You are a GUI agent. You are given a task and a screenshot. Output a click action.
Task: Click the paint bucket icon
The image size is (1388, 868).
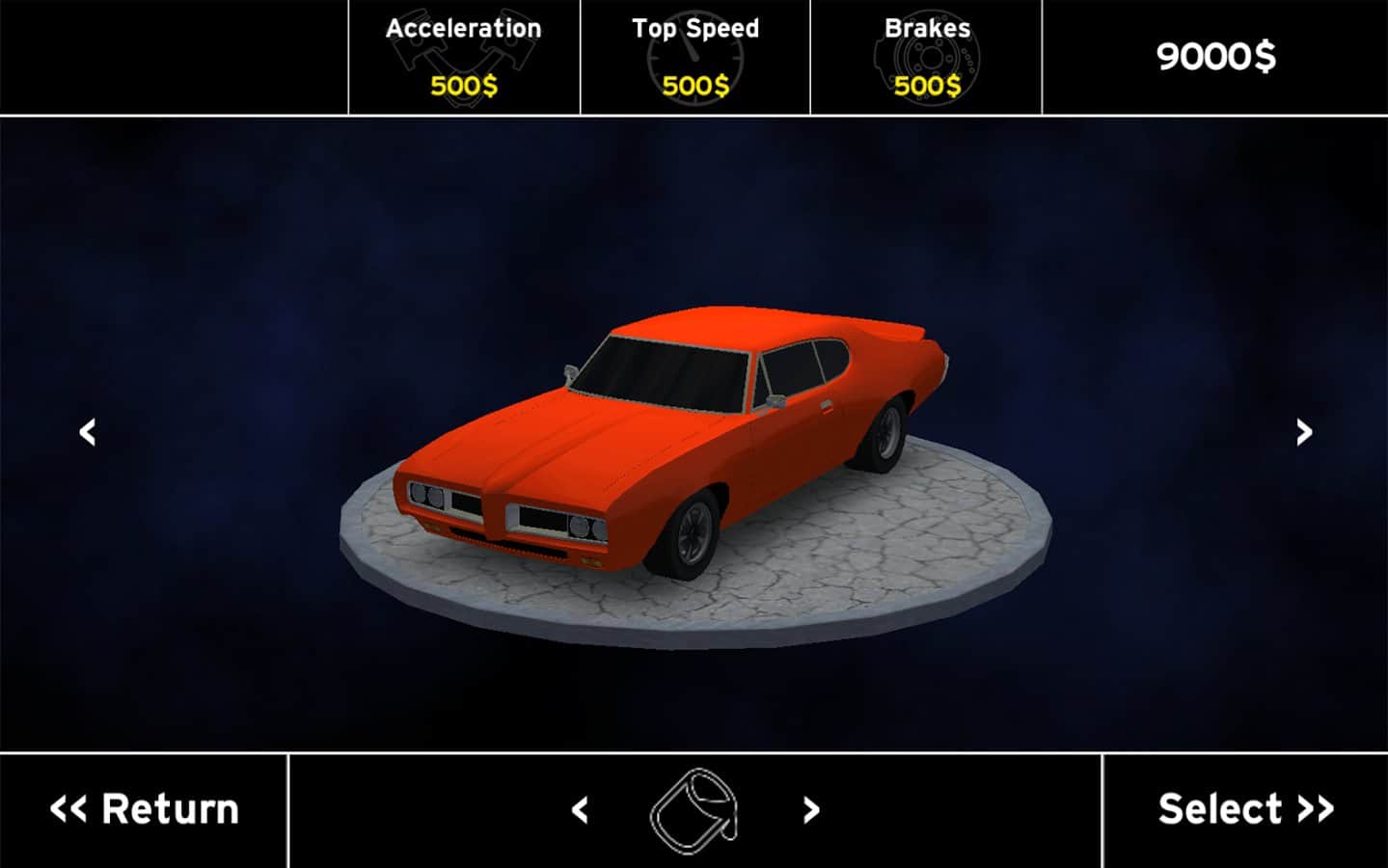[694, 810]
